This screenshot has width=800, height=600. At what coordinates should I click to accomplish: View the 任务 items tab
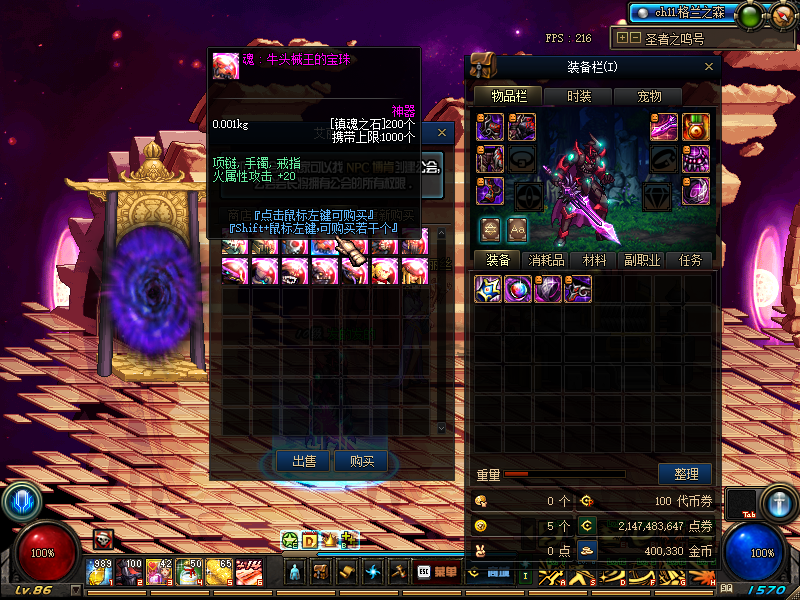tap(690, 260)
